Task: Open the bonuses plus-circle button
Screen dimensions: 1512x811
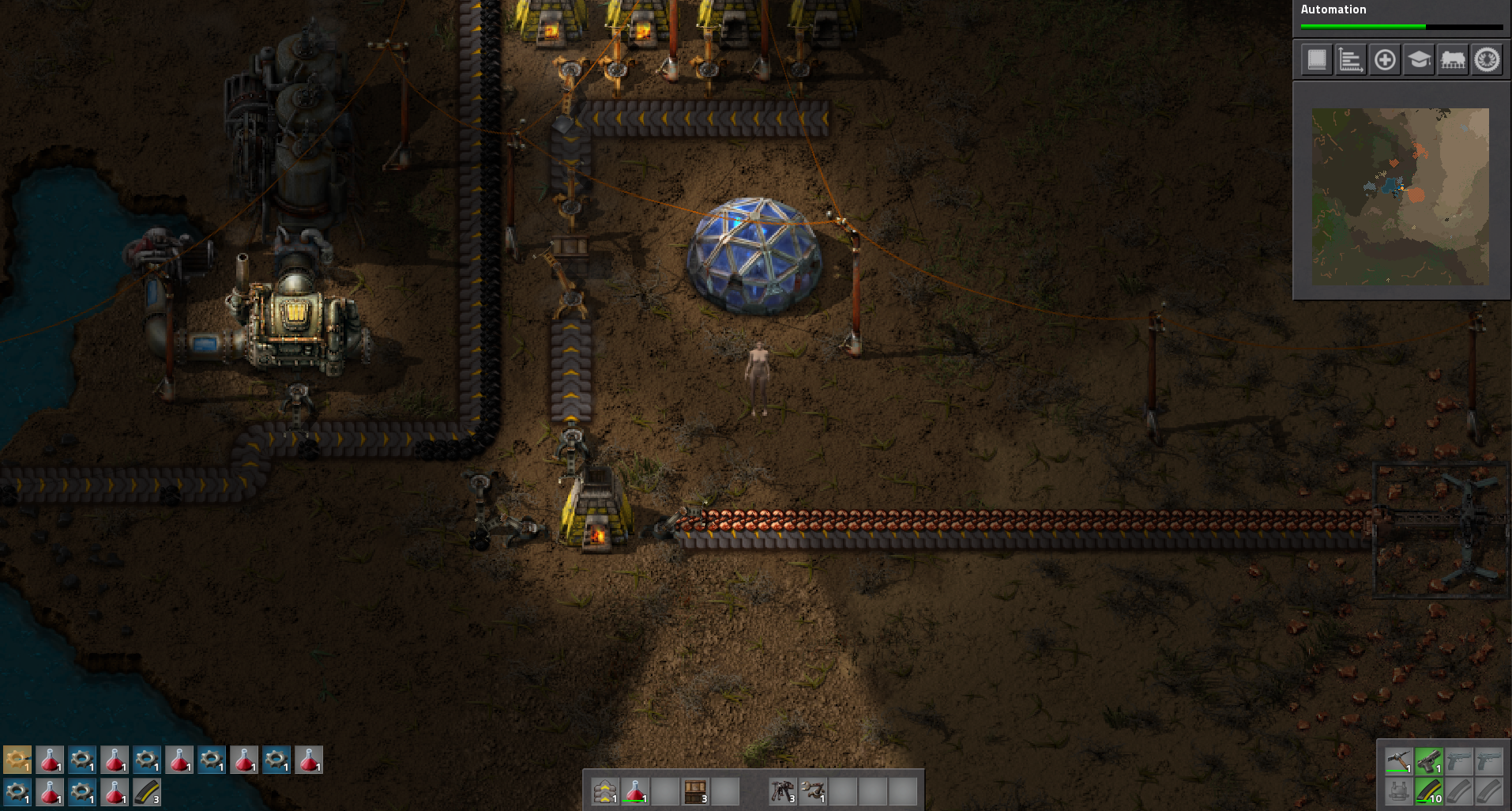Action: coord(1385,60)
